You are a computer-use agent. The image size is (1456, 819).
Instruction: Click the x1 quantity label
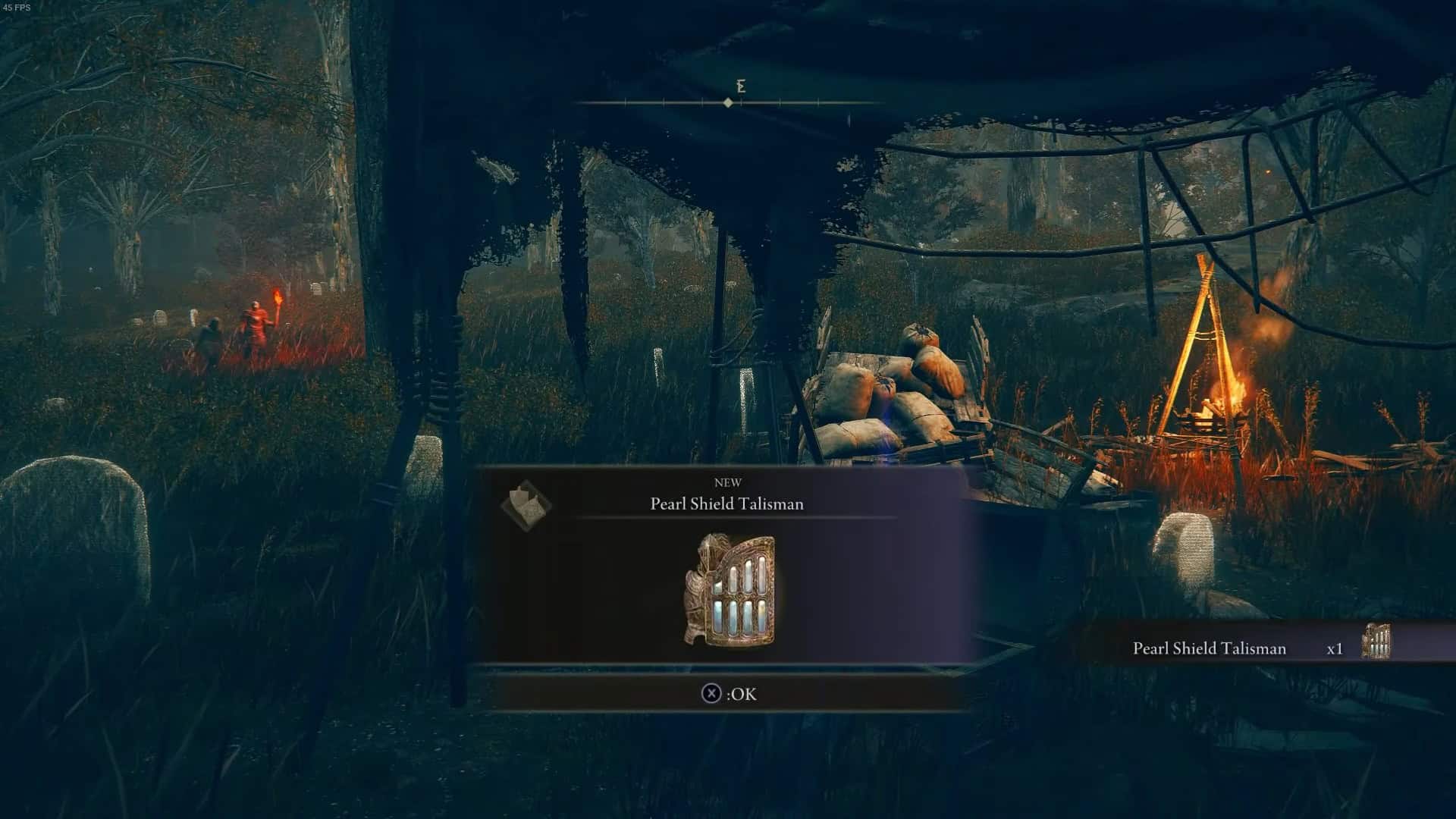click(1335, 649)
